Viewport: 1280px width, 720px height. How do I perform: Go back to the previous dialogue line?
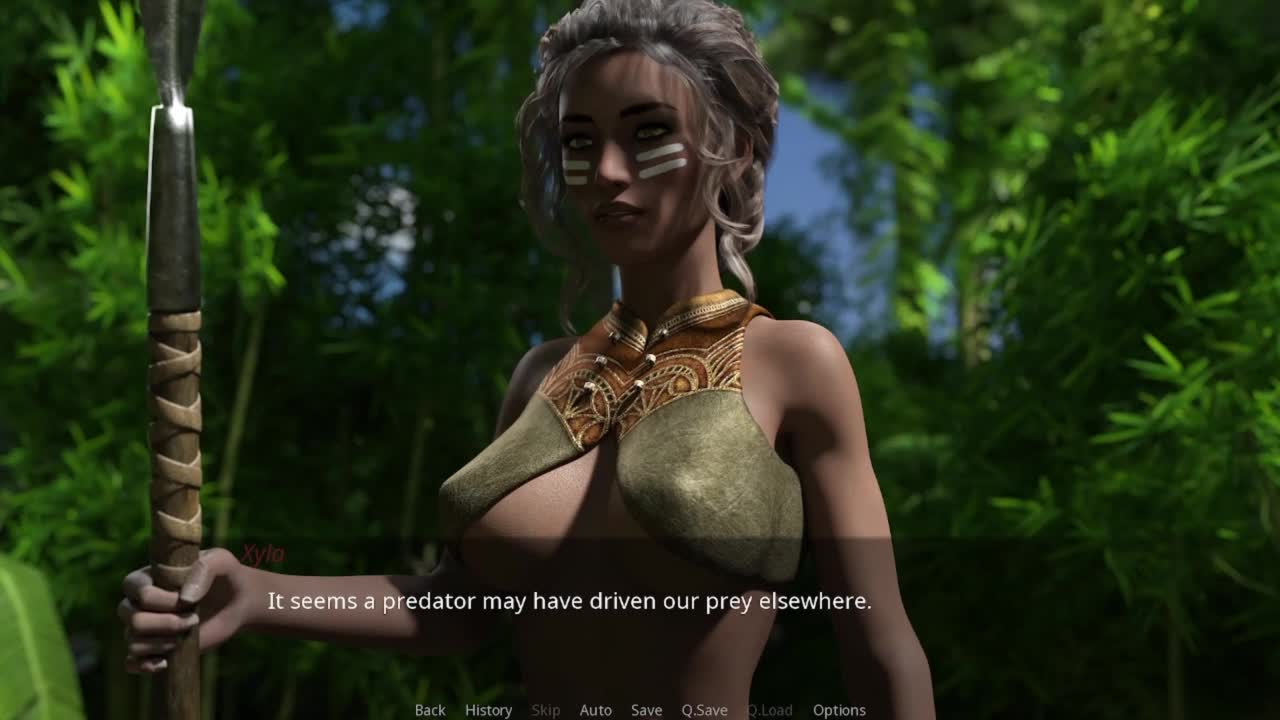(x=430, y=710)
